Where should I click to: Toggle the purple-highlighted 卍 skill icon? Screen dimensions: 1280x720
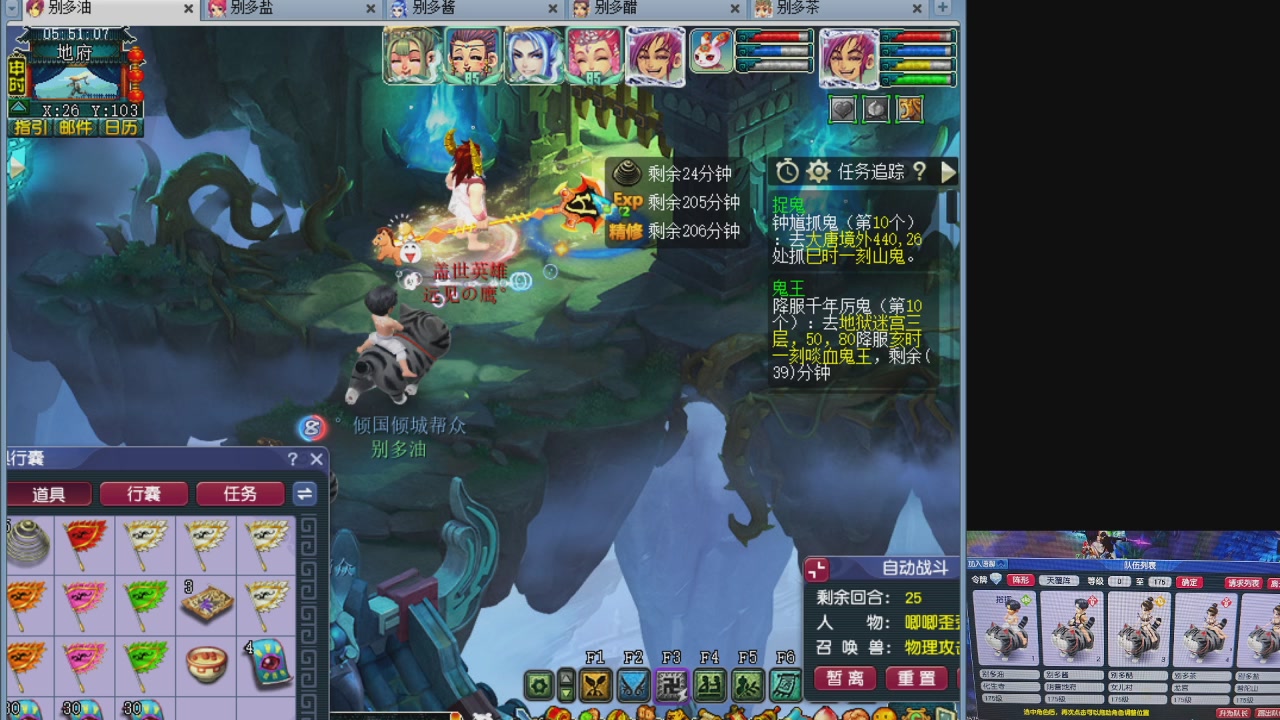[670, 684]
